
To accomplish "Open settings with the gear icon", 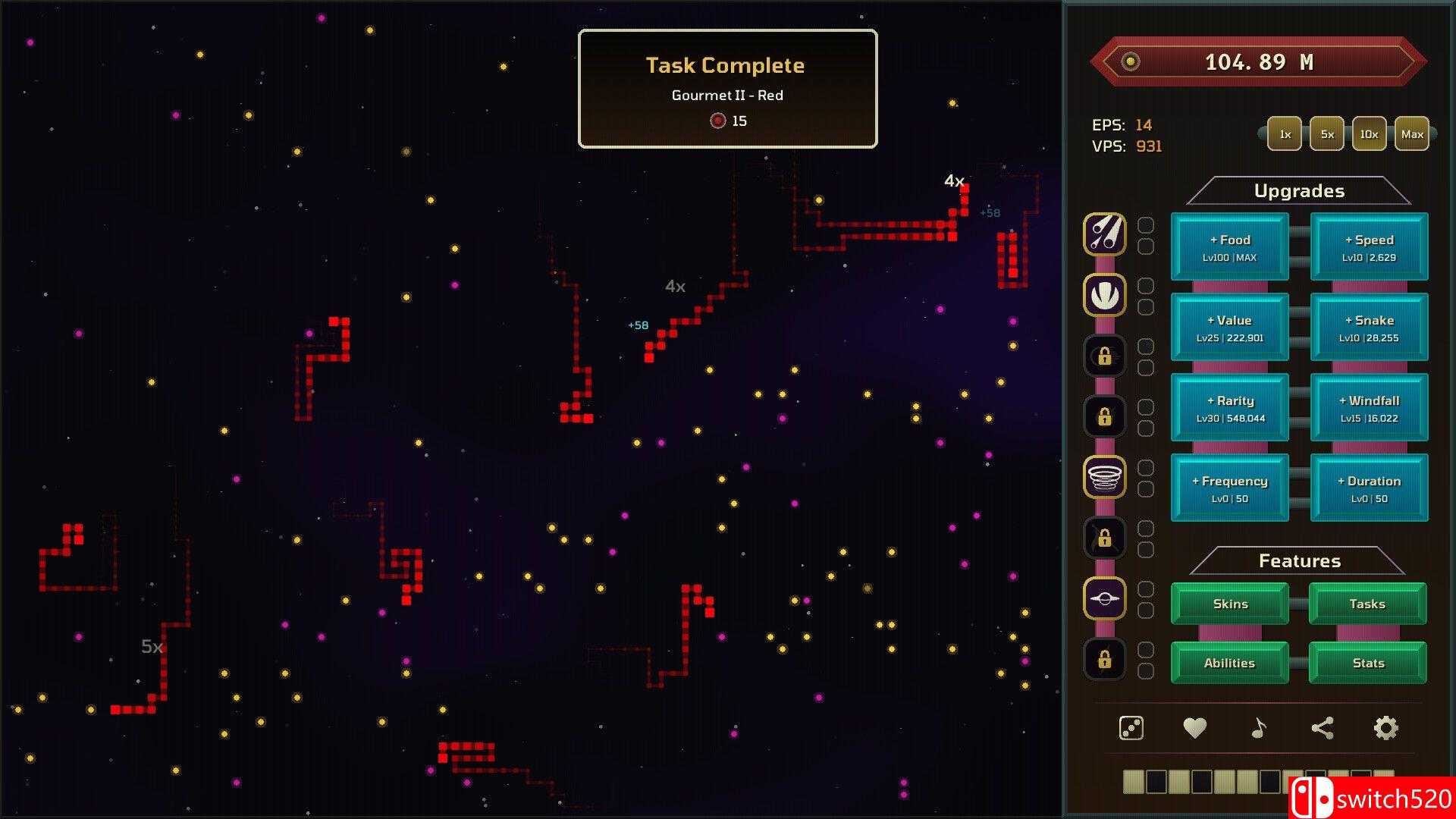I will click(x=1385, y=728).
